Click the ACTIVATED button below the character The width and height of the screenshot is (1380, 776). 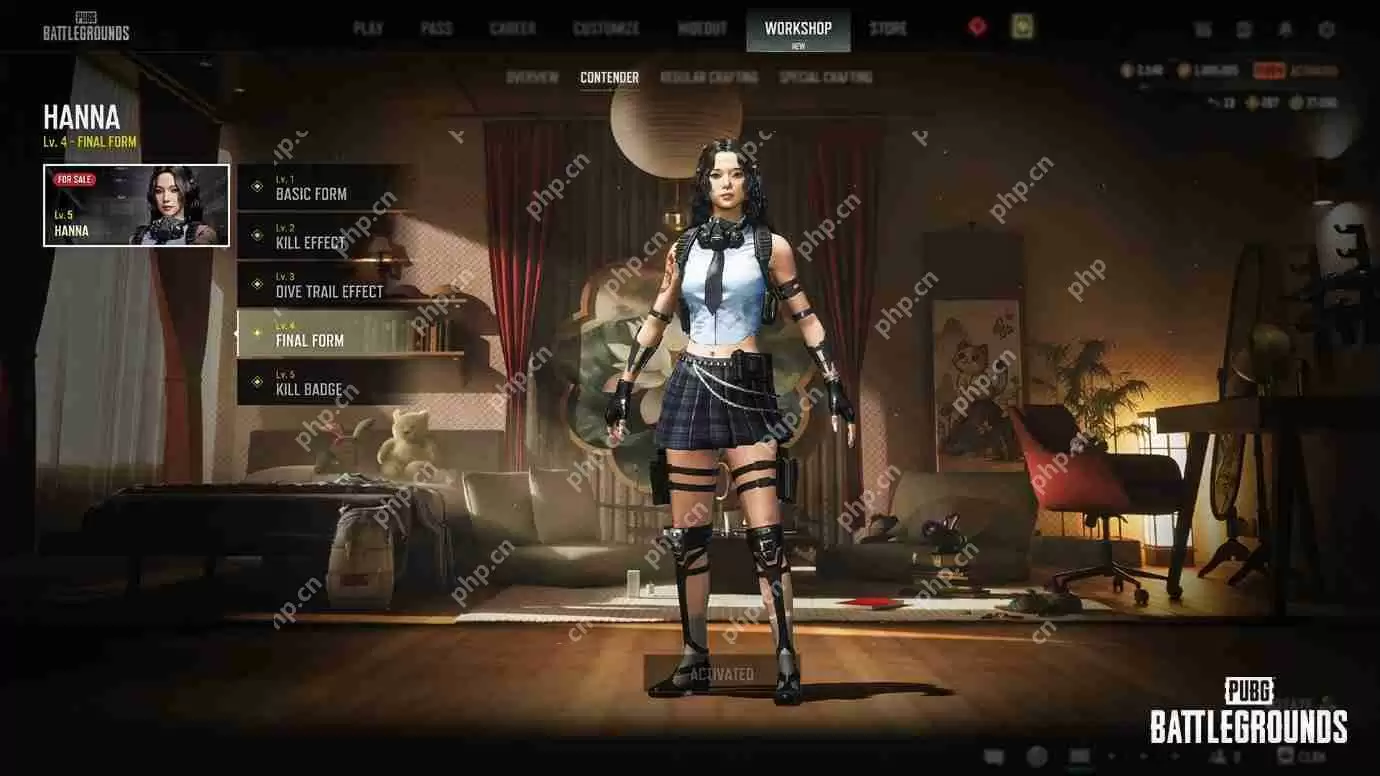point(725,673)
